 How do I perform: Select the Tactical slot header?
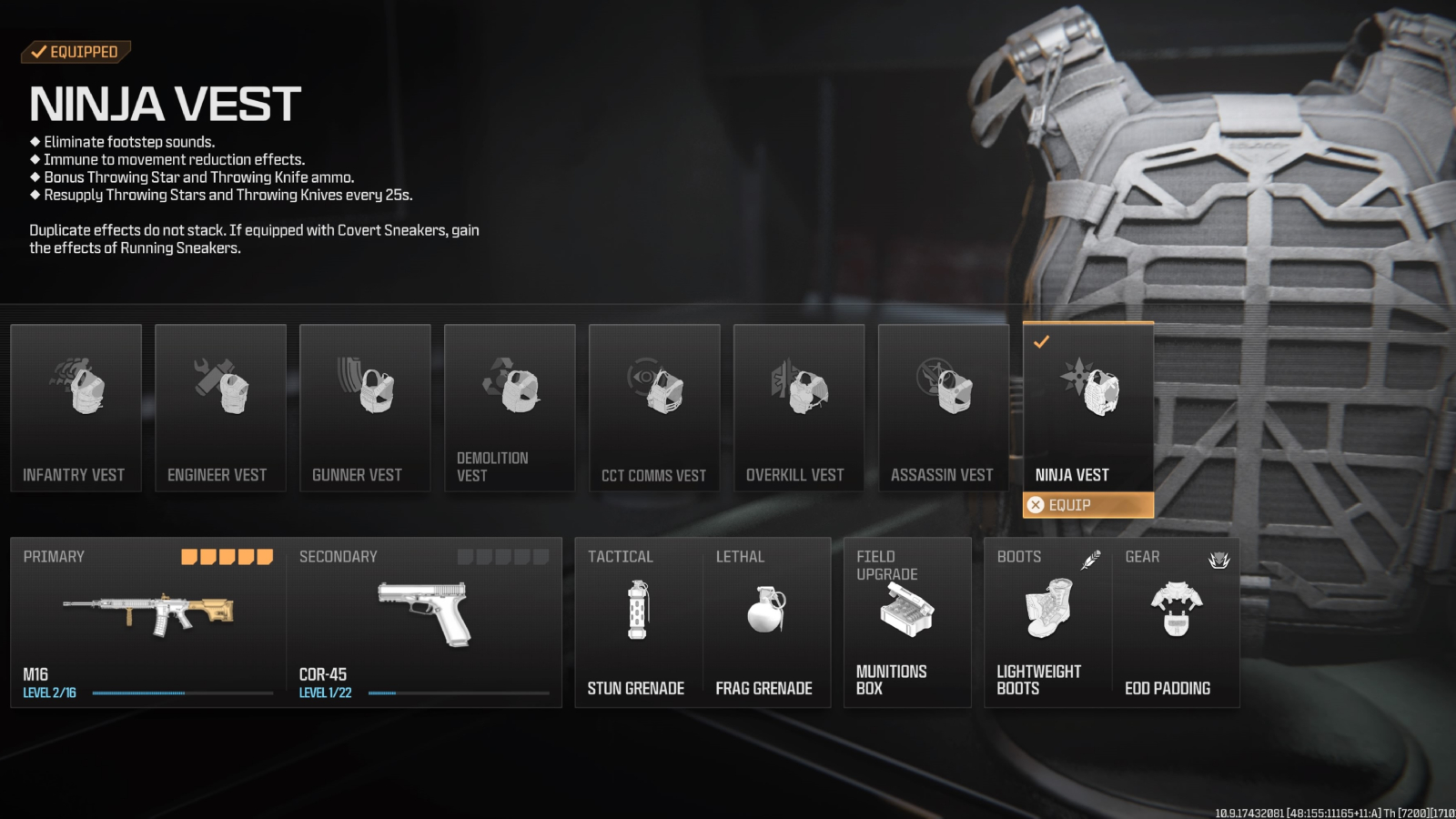622,556
